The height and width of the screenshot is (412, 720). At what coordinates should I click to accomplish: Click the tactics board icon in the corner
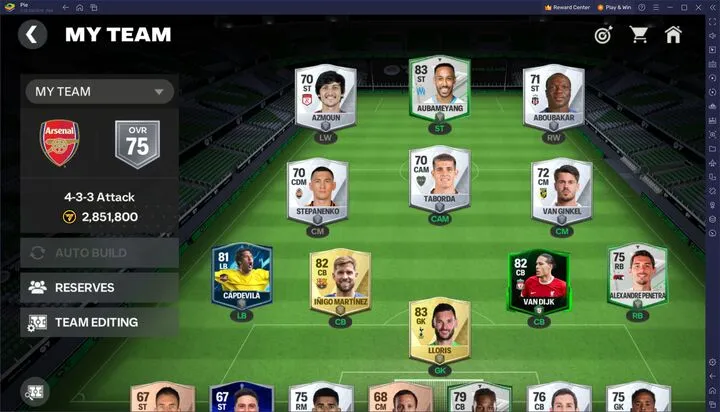[x=35, y=392]
